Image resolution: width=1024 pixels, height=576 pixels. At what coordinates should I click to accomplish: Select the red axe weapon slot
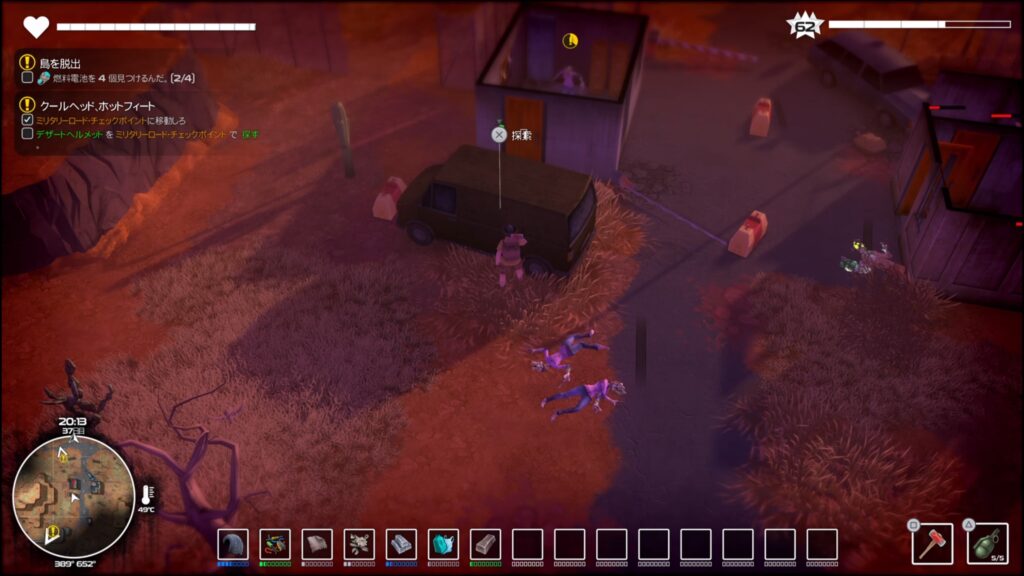click(931, 543)
